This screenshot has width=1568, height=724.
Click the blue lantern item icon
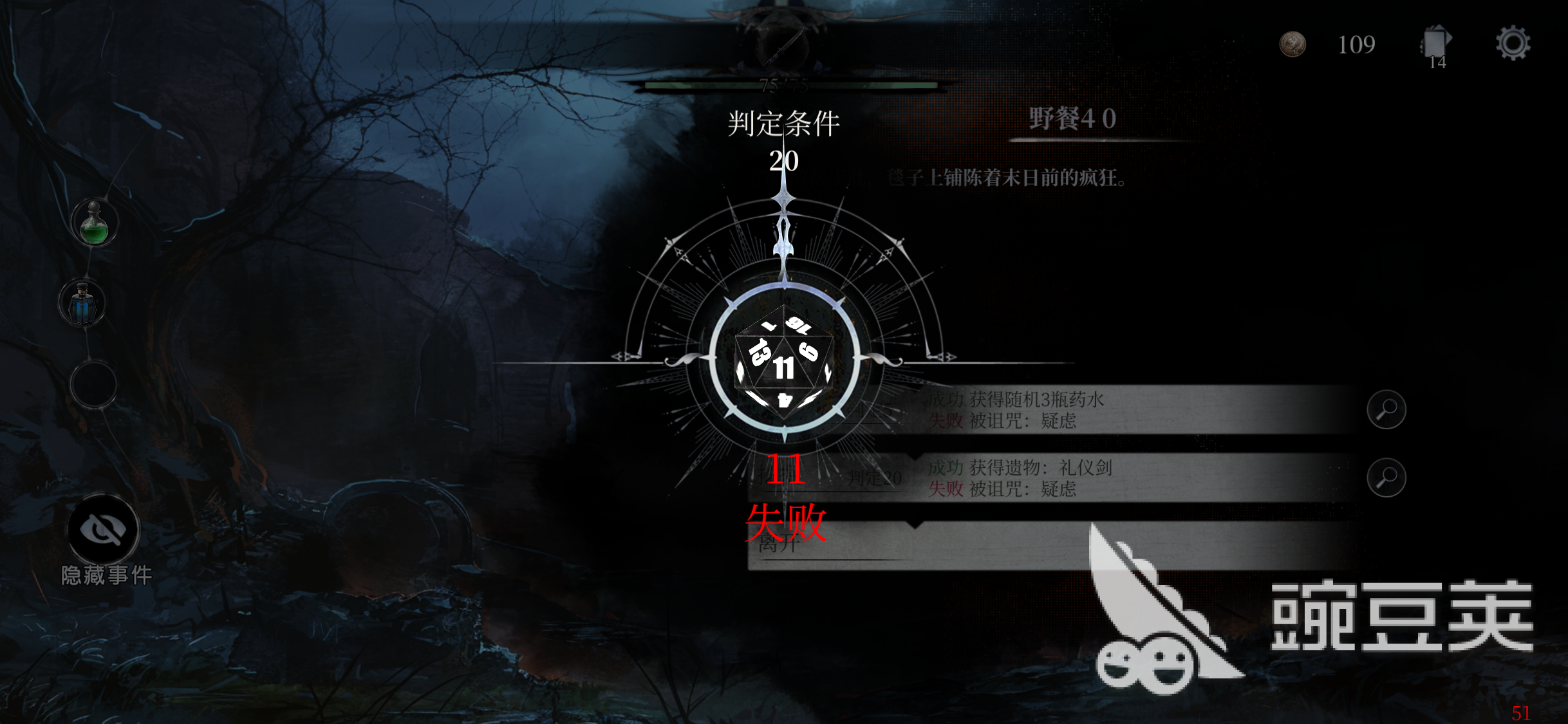pos(82,302)
